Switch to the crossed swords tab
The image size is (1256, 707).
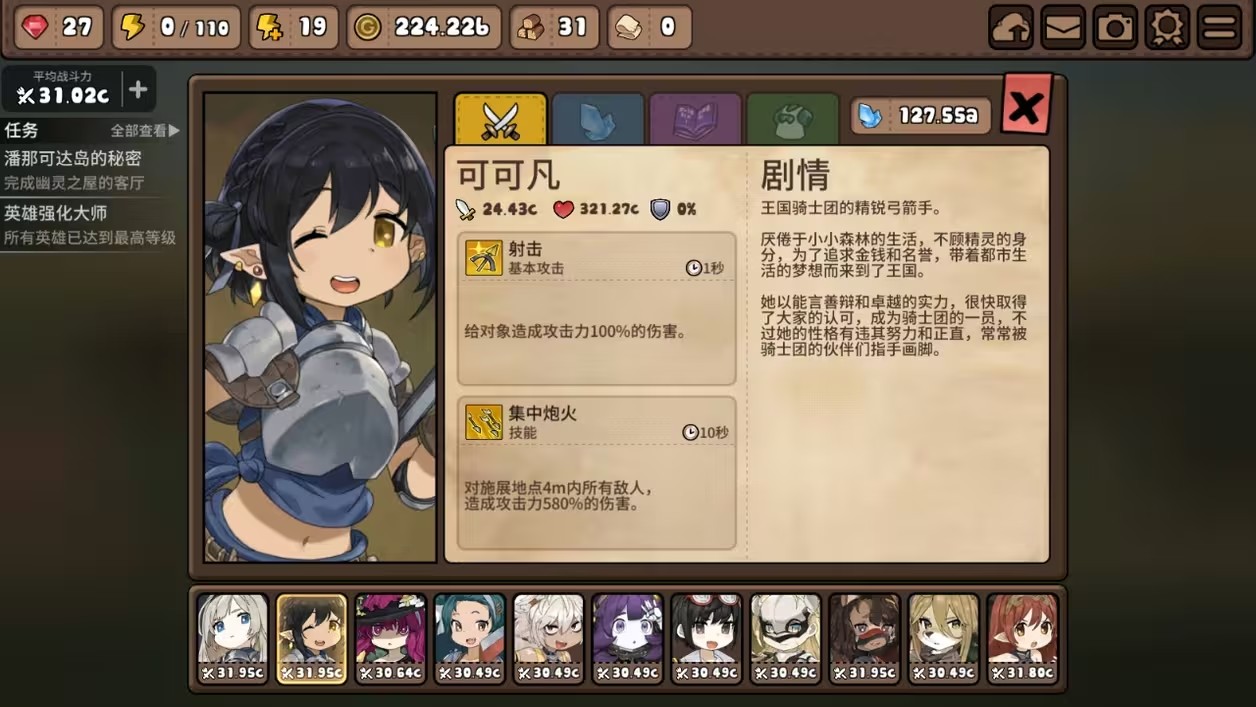(500, 120)
